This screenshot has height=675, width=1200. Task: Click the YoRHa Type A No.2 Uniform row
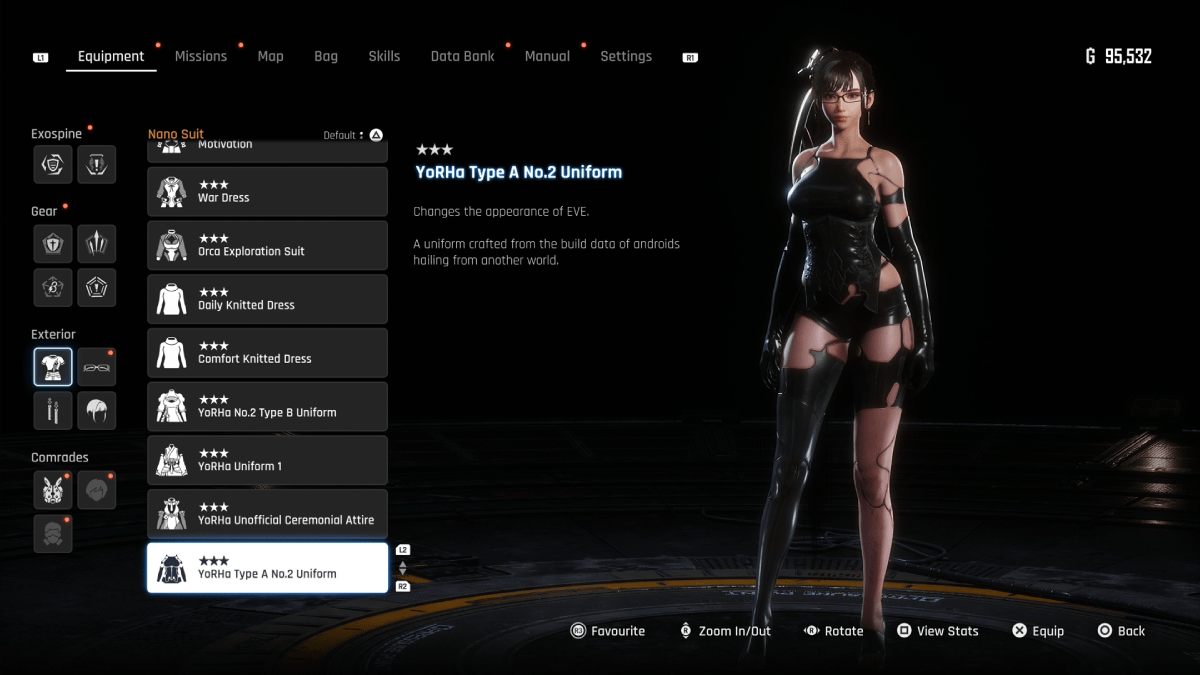click(x=267, y=568)
